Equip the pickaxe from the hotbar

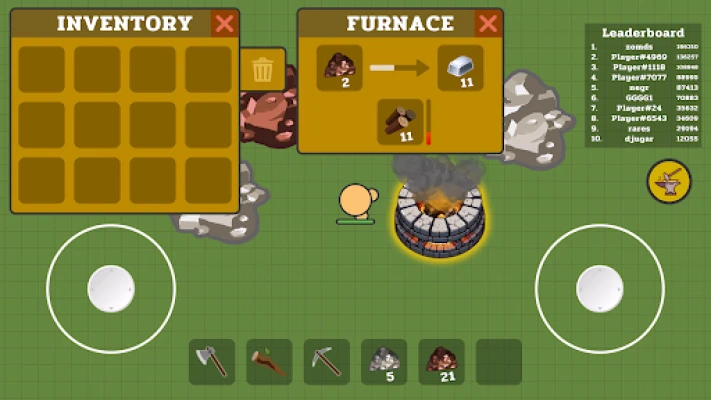pos(327,362)
